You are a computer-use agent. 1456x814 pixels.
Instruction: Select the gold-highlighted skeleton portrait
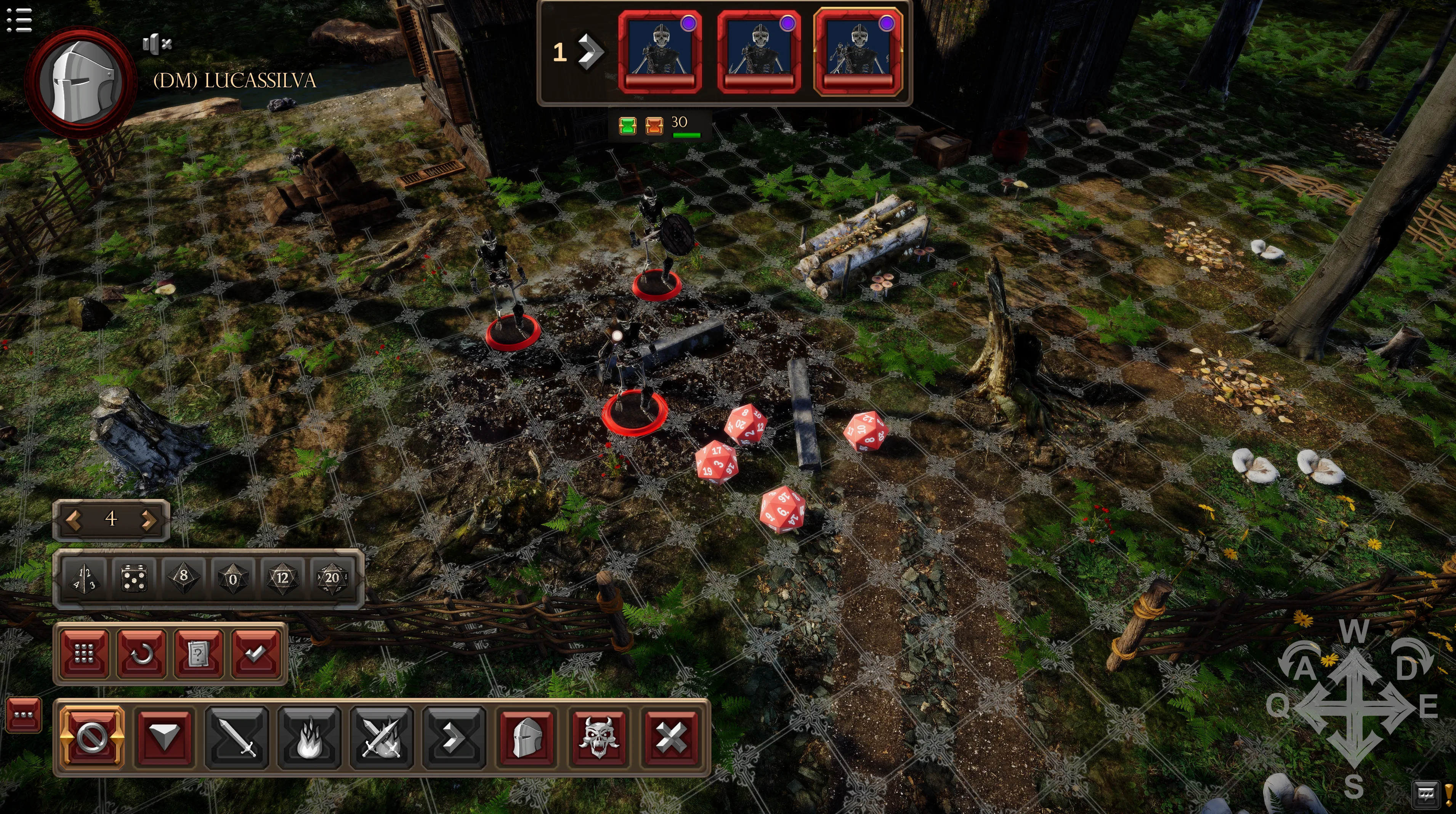tap(858, 52)
